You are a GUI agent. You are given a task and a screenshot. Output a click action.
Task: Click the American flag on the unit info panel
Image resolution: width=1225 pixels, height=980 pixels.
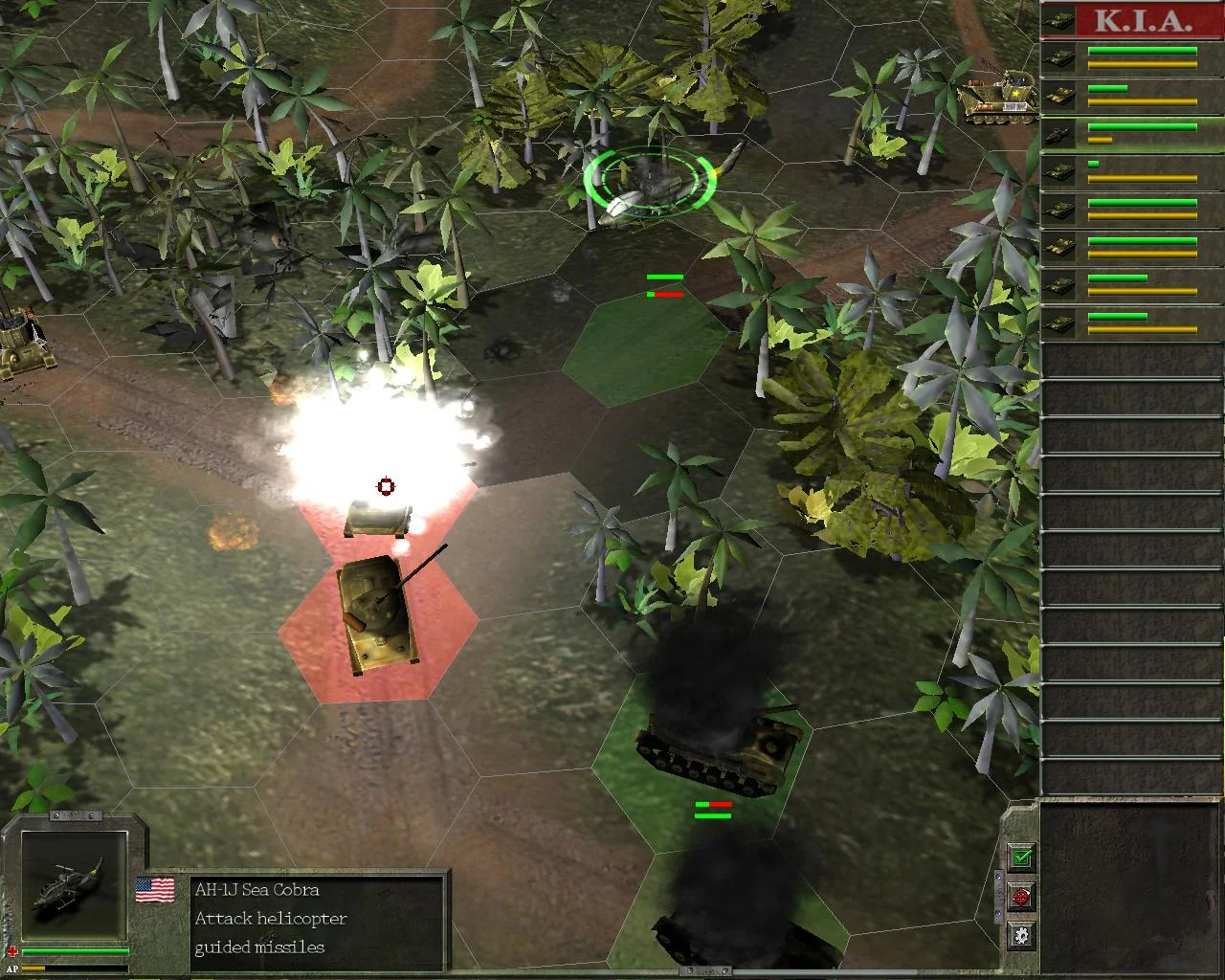[x=155, y=890]
